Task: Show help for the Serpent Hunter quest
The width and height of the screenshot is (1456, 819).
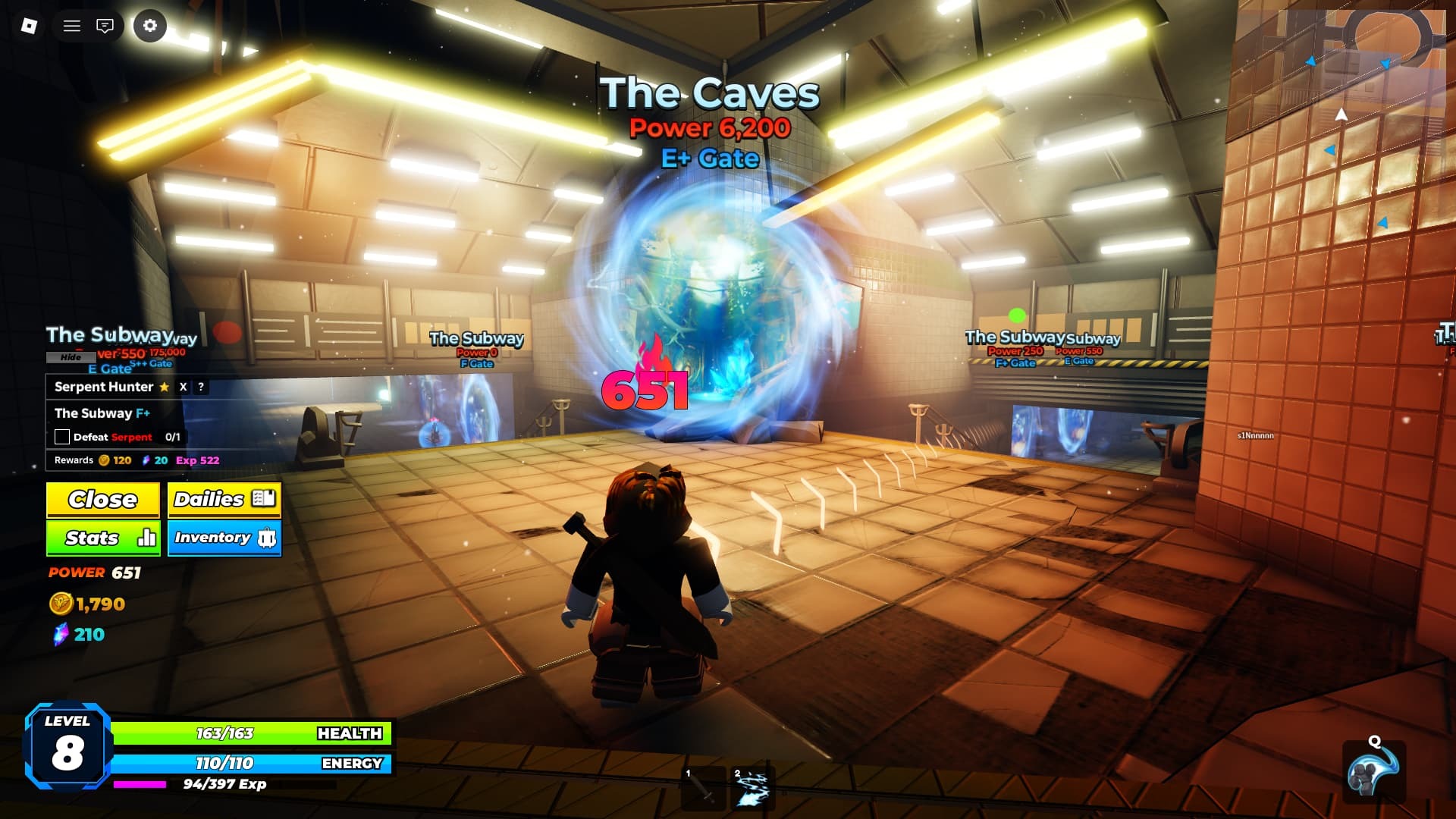Action: coord(201,387)
